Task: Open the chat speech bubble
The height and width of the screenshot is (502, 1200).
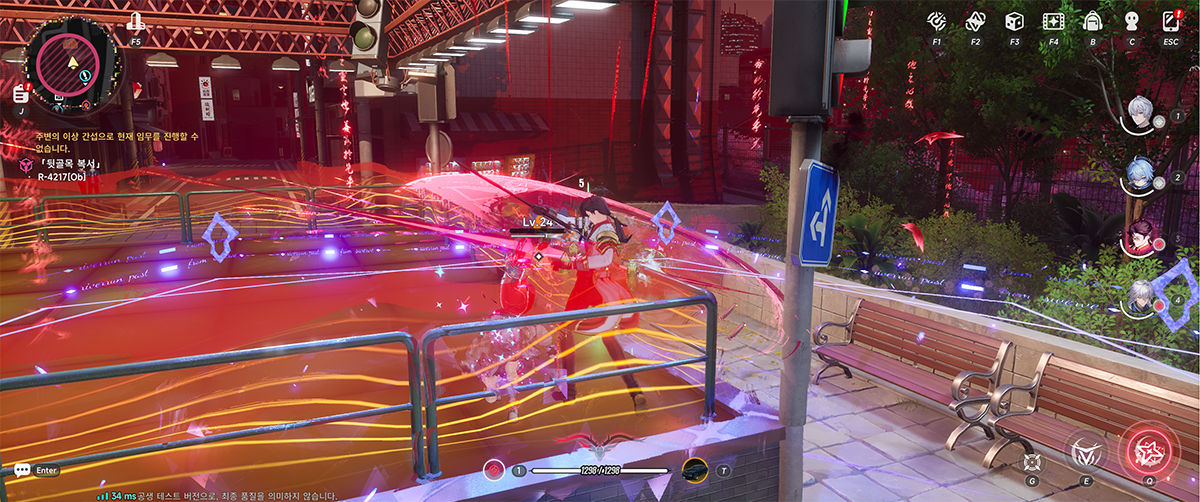Action: tap(21, 469)
